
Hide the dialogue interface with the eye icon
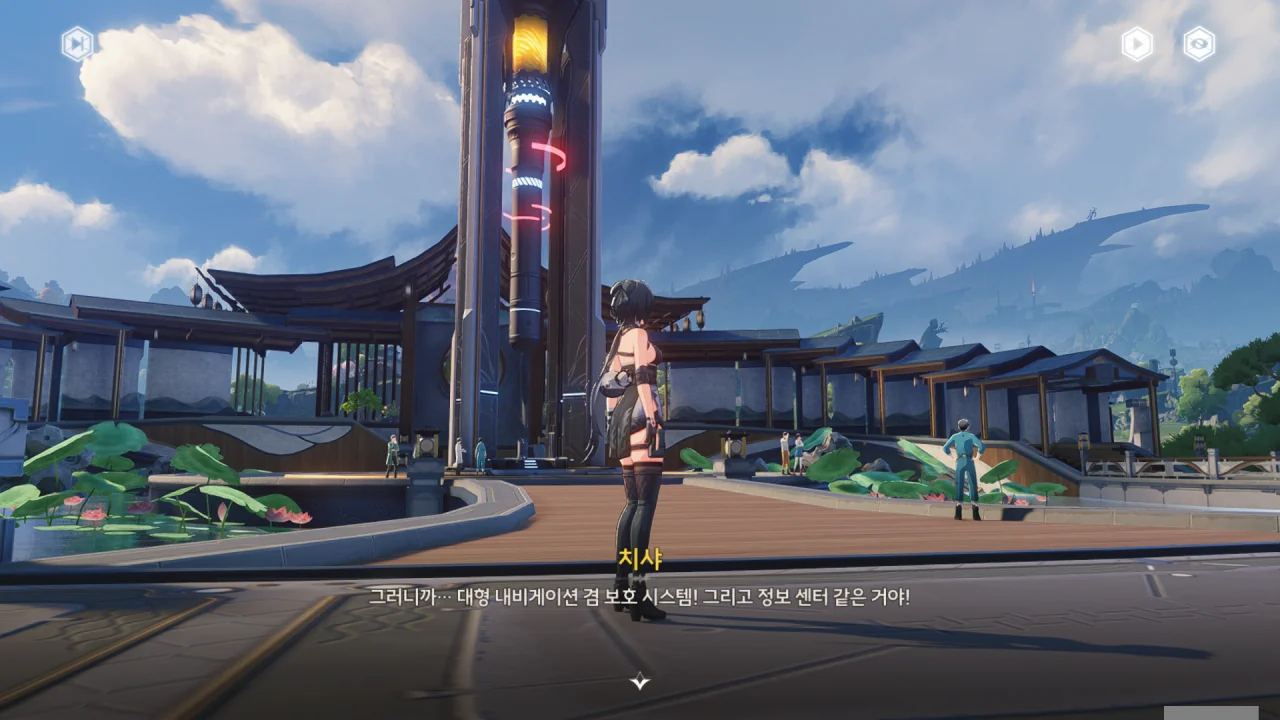point(1199,44)
